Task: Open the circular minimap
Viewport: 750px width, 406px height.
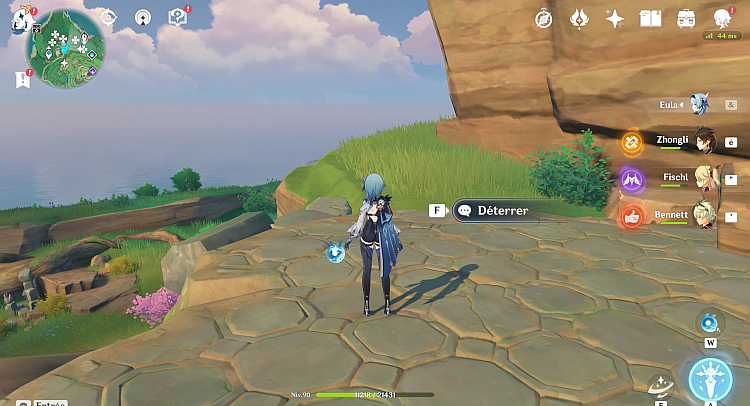Action: click(x=67, y=45)
